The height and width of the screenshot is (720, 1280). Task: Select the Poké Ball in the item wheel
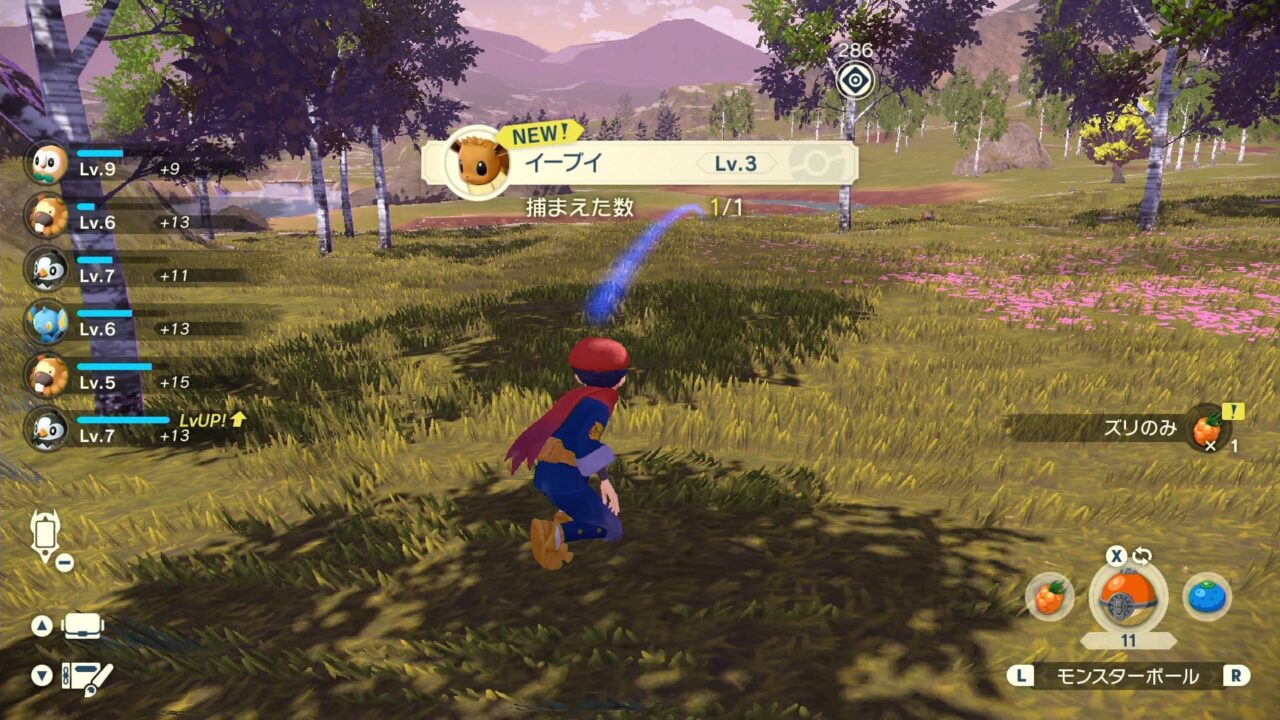click(1128, 598)
